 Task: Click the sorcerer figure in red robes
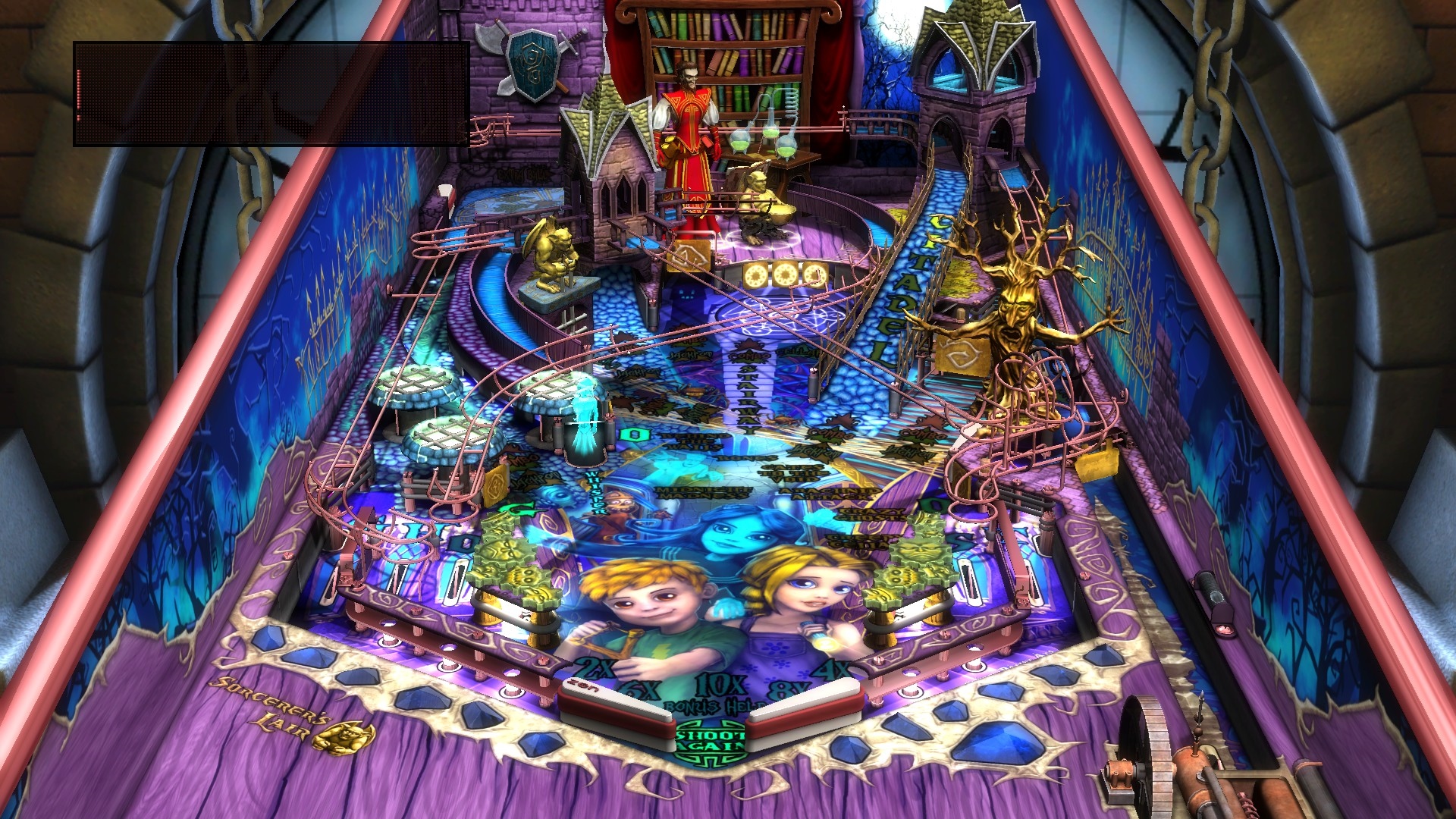[690, 121]
